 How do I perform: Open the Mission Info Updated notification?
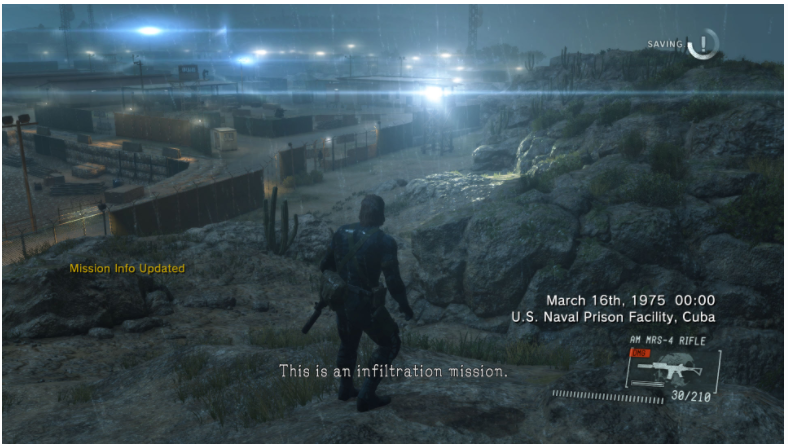pos(126,268)
